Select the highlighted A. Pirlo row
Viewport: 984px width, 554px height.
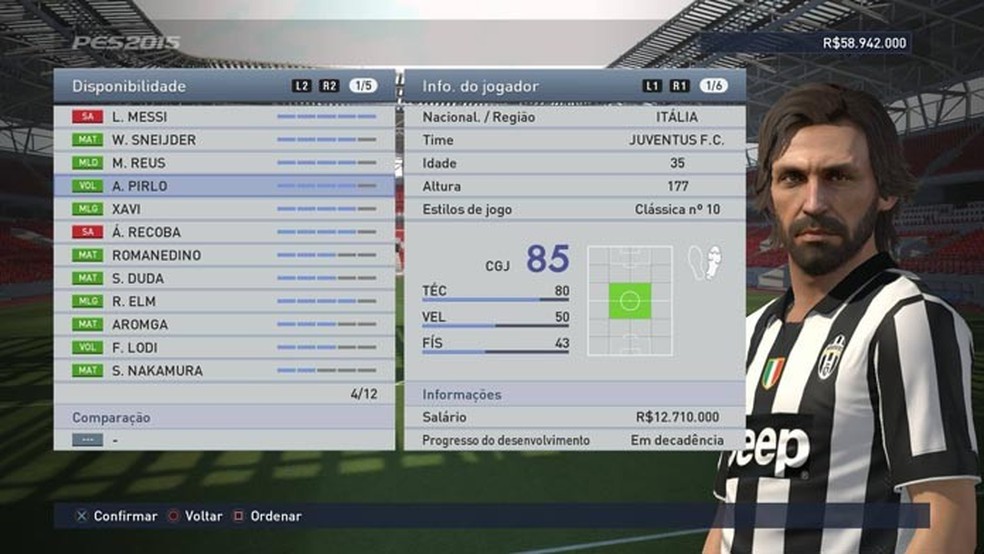coord(225,186)
